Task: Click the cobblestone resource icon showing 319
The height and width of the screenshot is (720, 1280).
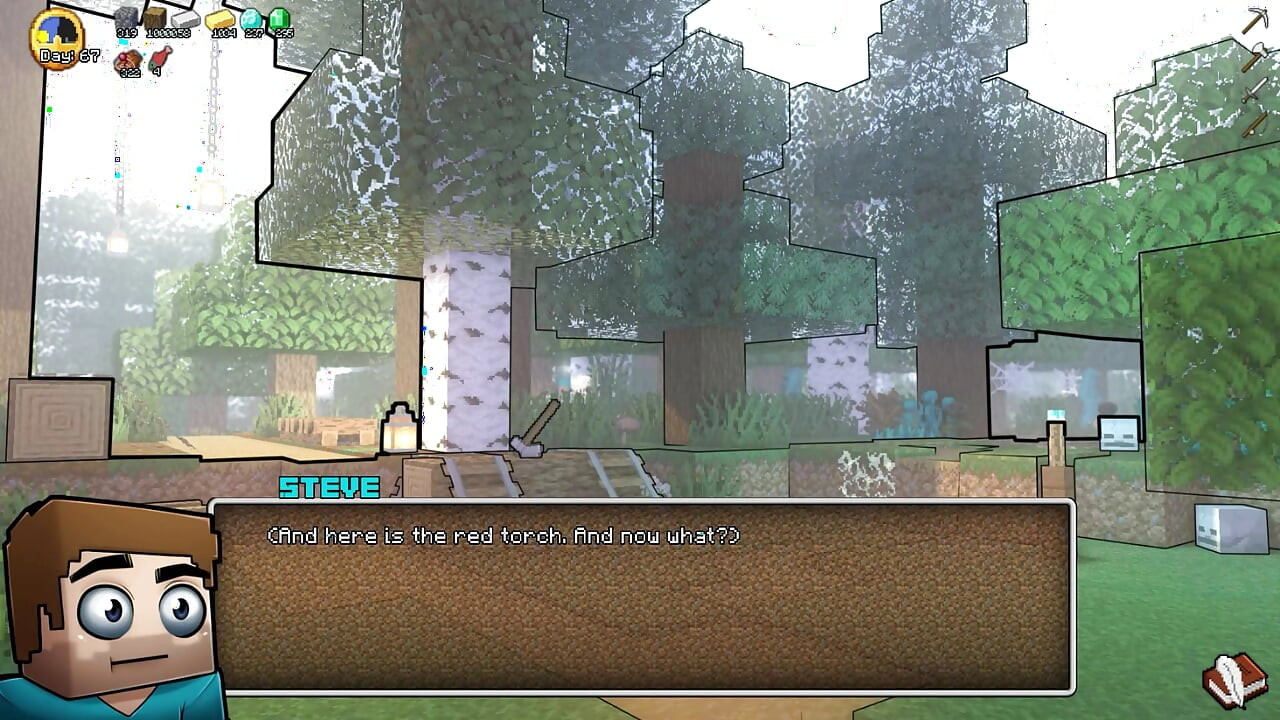Action: coord(126,18)
